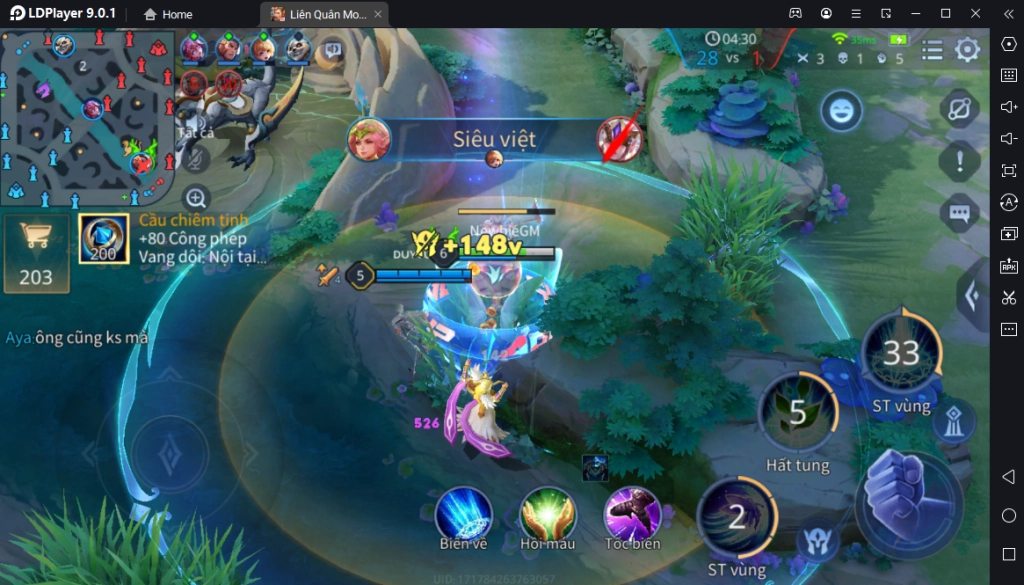This screenshot has width=1024, height=585.
Task: Open the shop with the 203 gold cart
Action: click(x=36, y=253)
